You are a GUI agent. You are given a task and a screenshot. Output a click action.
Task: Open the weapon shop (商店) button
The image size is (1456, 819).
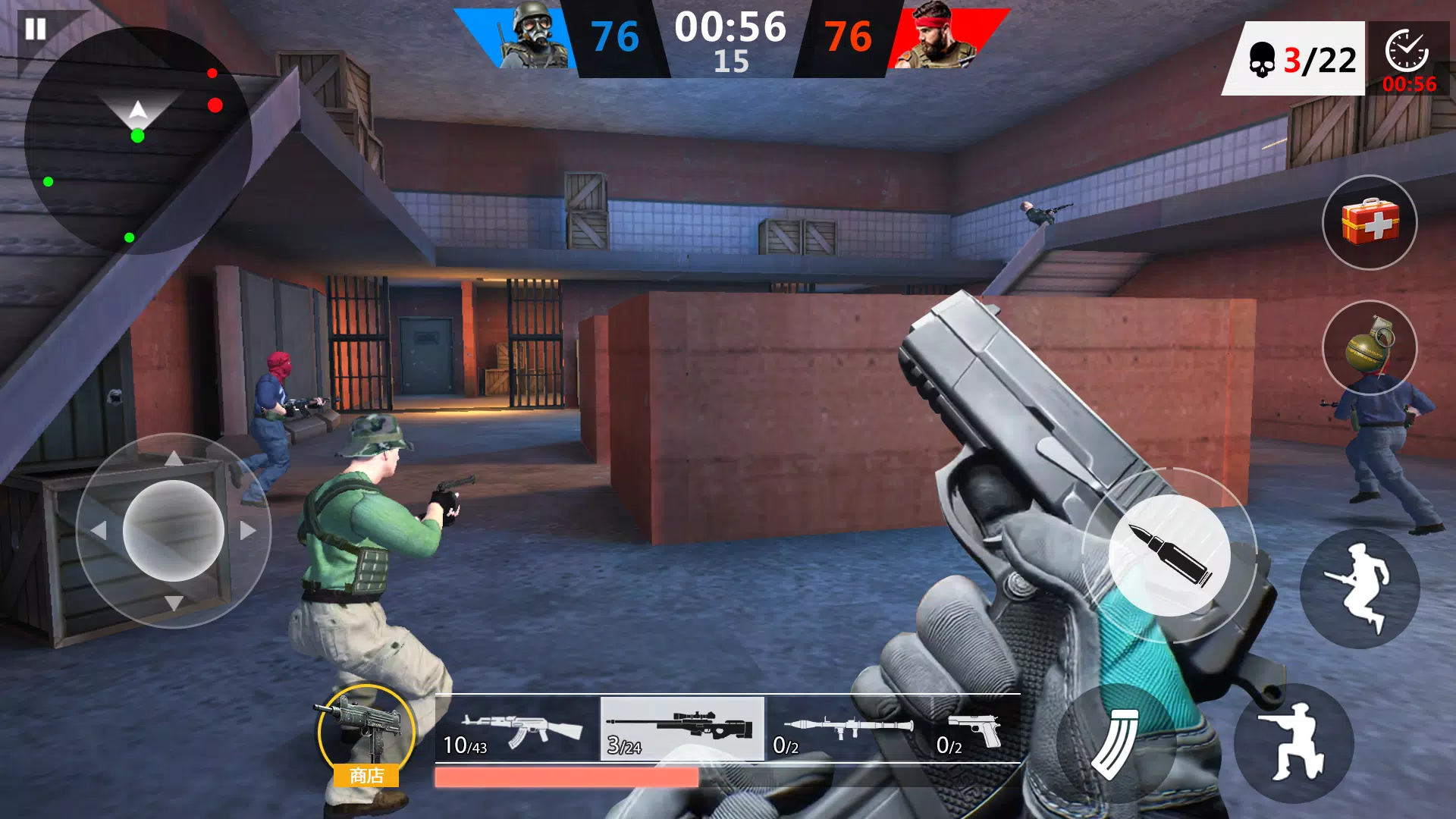[367, 736]
